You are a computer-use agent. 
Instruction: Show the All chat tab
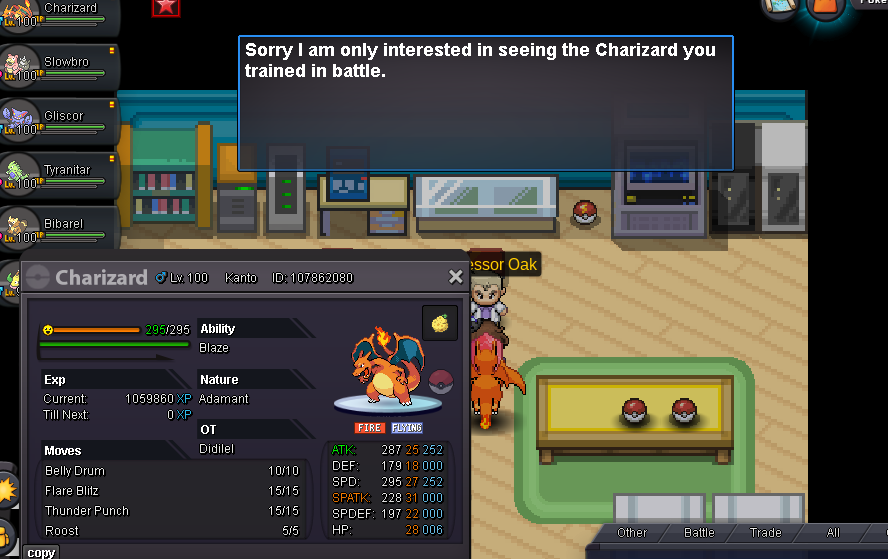click(x=833, y=533)
